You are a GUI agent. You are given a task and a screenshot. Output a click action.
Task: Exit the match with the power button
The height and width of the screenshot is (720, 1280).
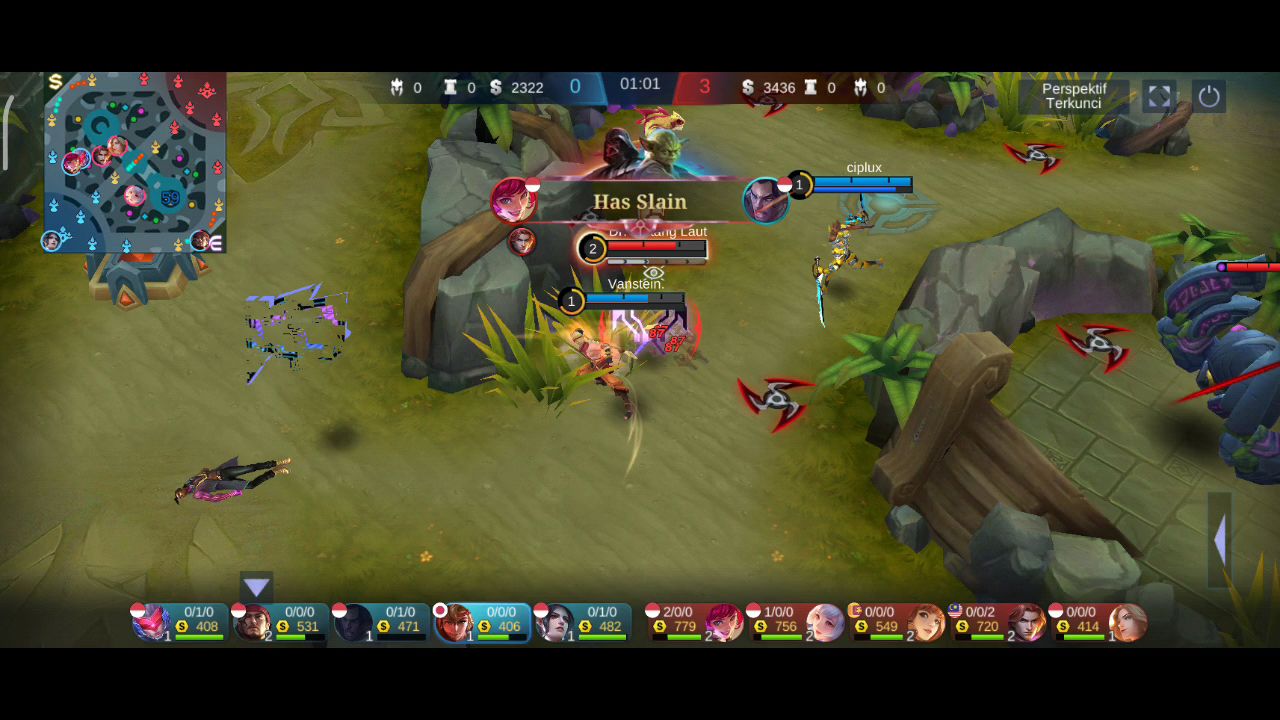point(1209,96)
